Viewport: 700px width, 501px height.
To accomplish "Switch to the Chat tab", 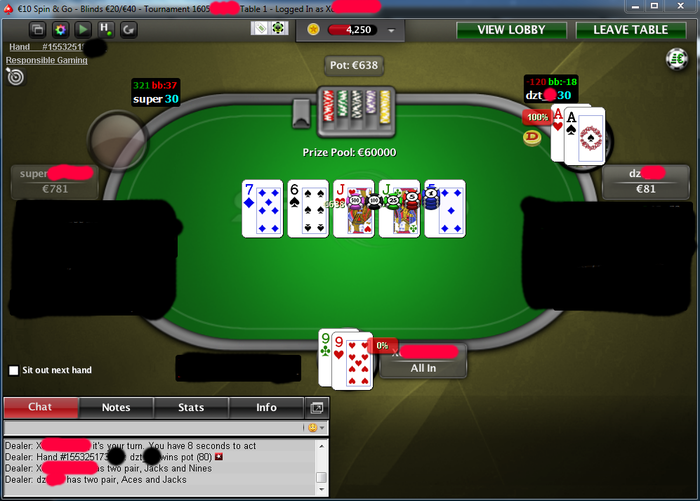I will click(x=40, y=407).
